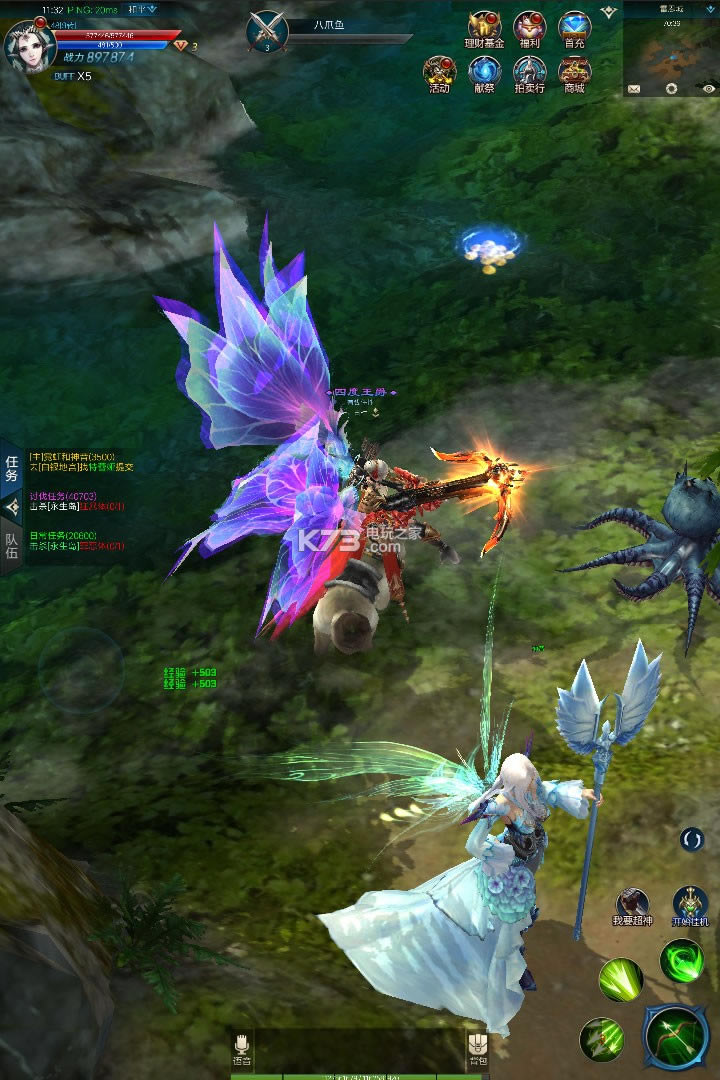Open the 背包 backpack

478,1046
